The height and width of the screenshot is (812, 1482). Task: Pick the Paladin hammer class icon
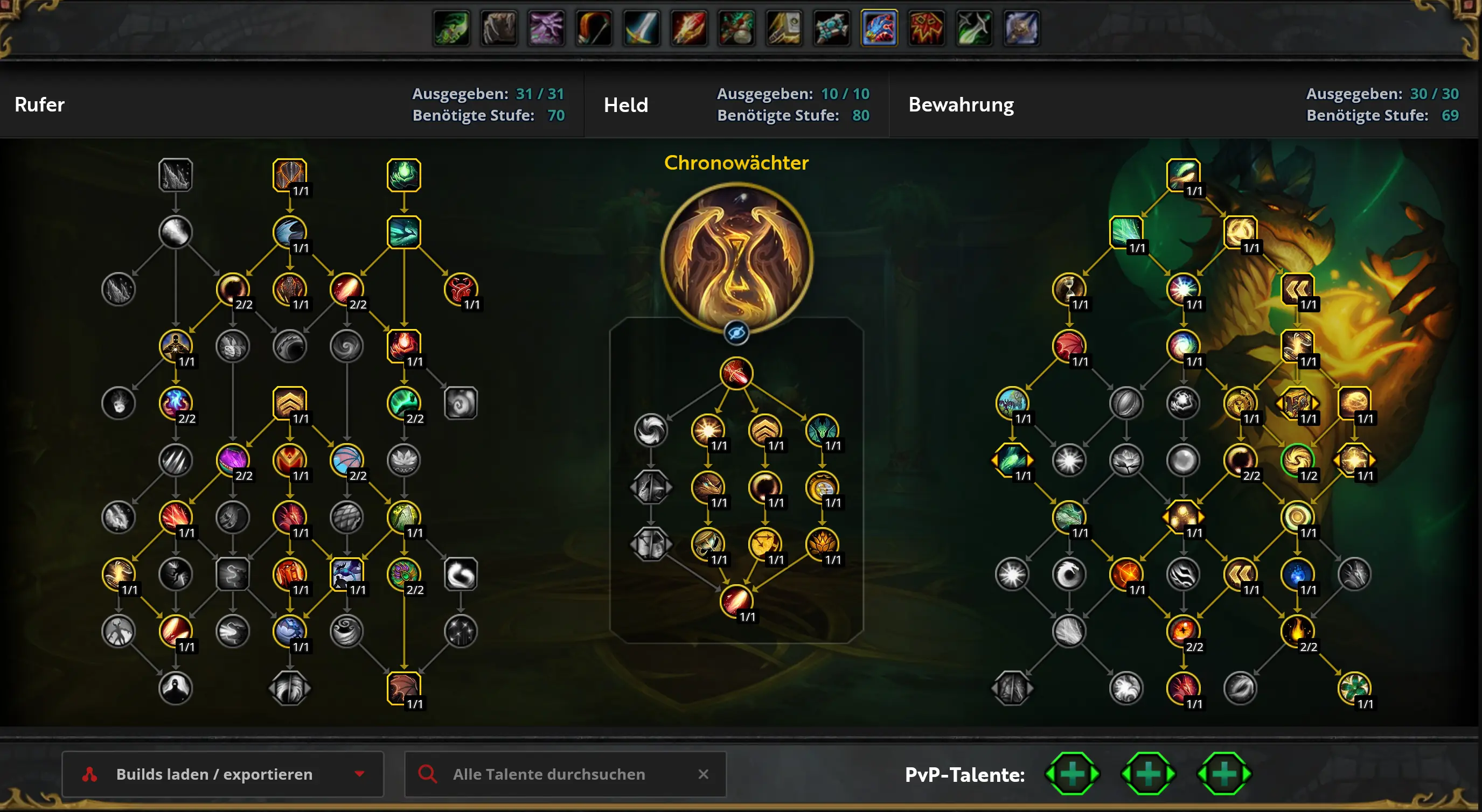coord(784,27)
